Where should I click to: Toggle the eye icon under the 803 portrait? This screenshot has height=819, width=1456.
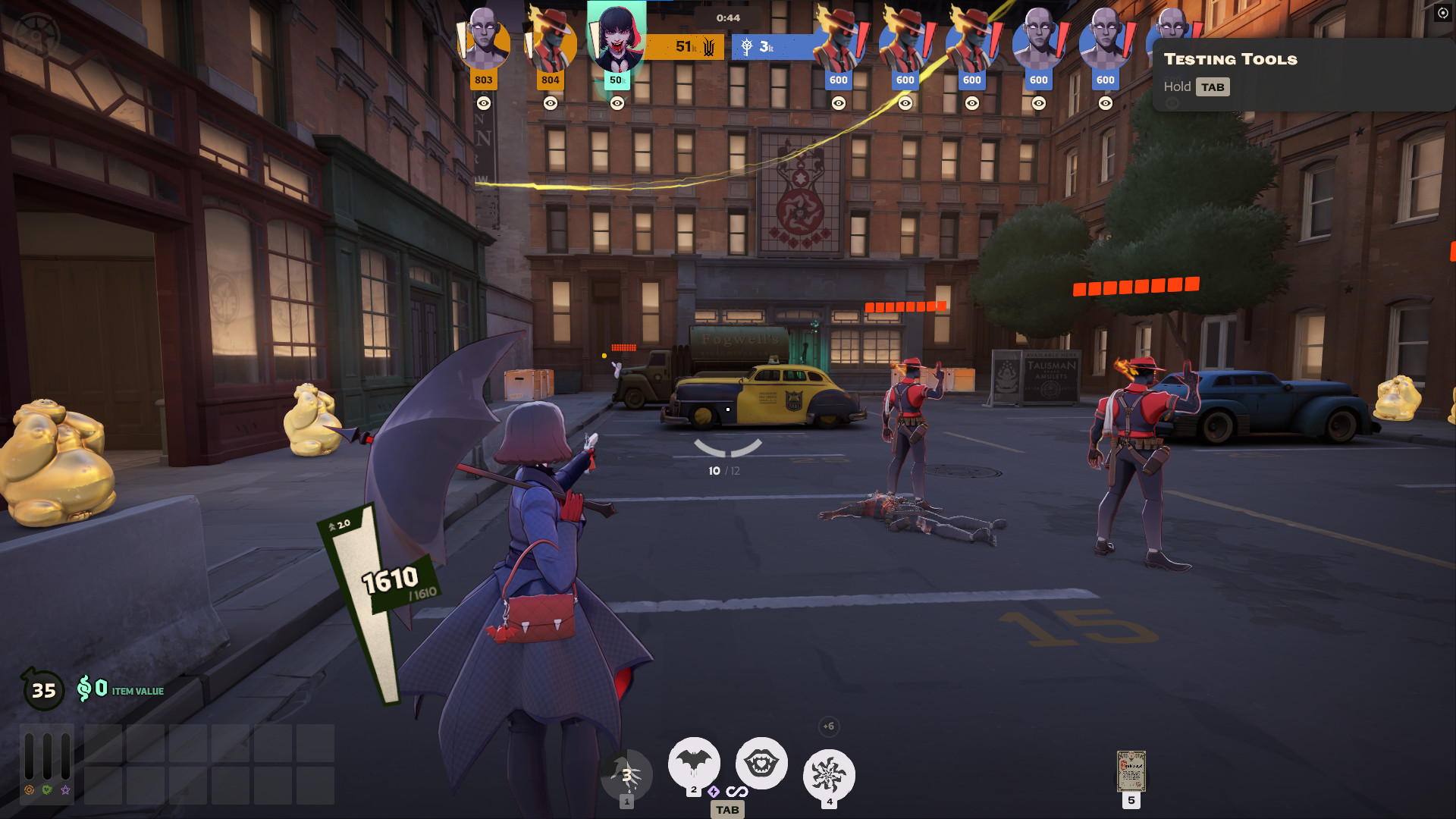pos(484,103)
